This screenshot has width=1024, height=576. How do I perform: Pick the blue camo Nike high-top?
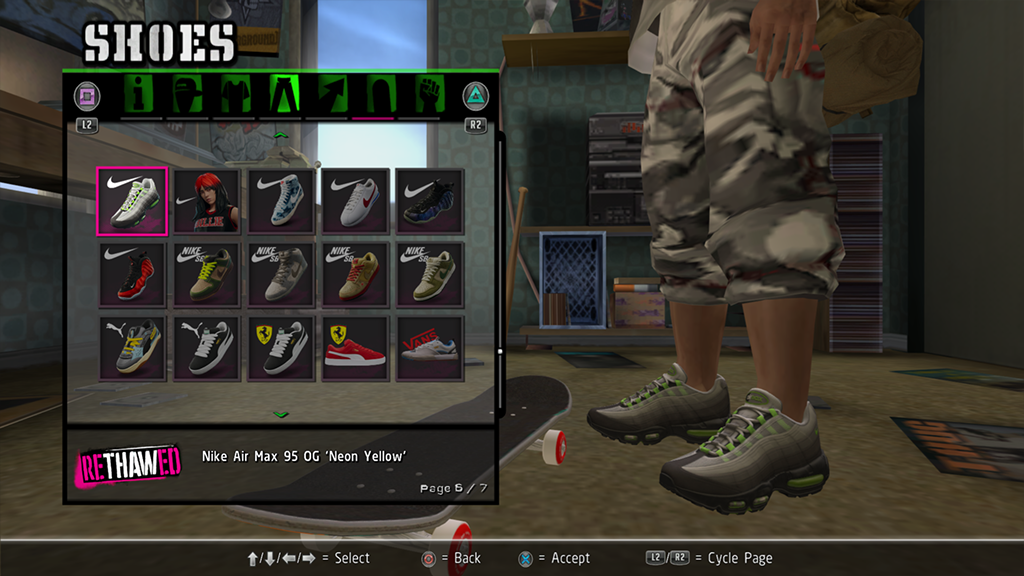(281, 201)
